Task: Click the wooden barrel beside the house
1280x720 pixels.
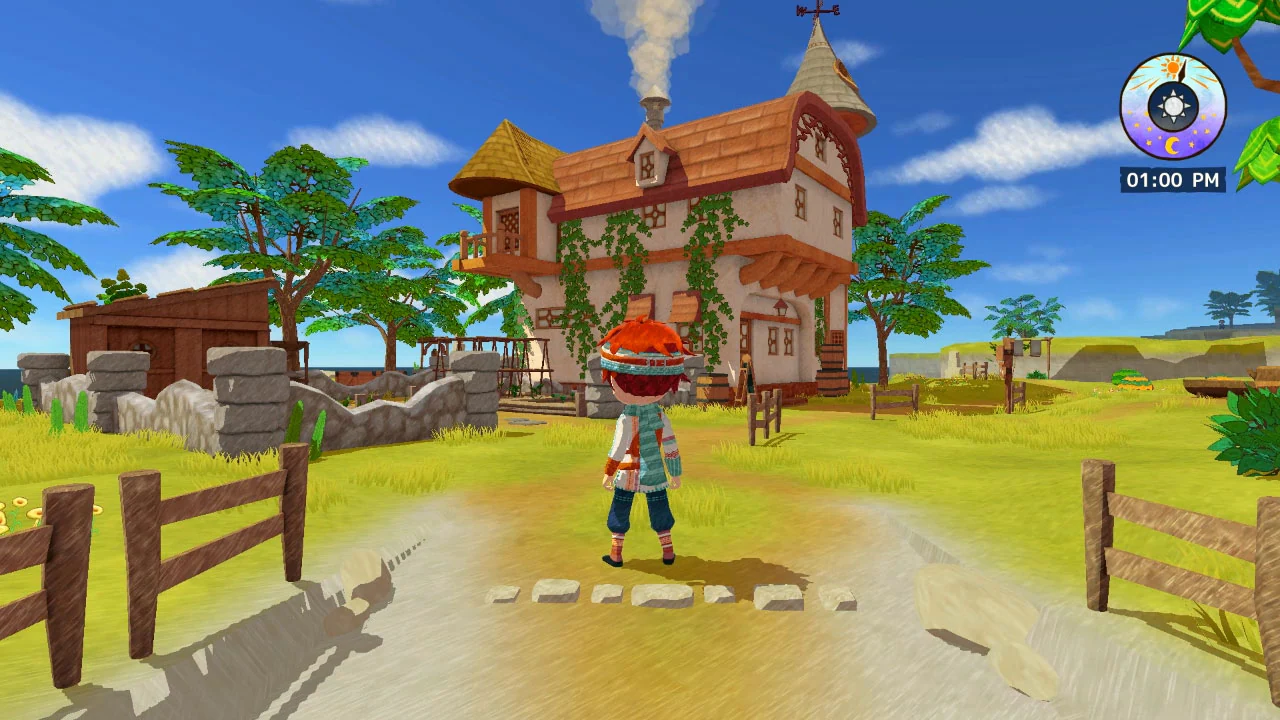Action: point(711,387)
